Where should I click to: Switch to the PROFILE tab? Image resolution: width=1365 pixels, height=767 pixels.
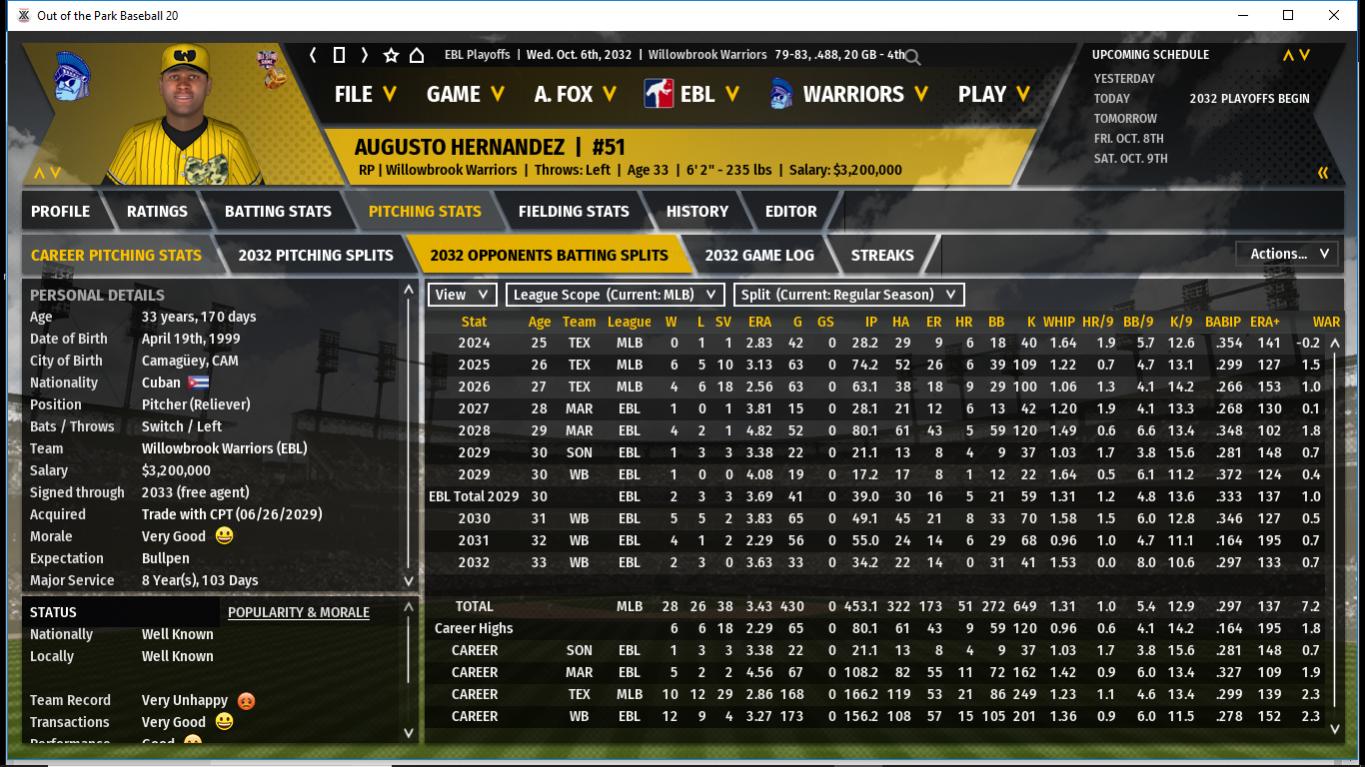tap(60, 211)
